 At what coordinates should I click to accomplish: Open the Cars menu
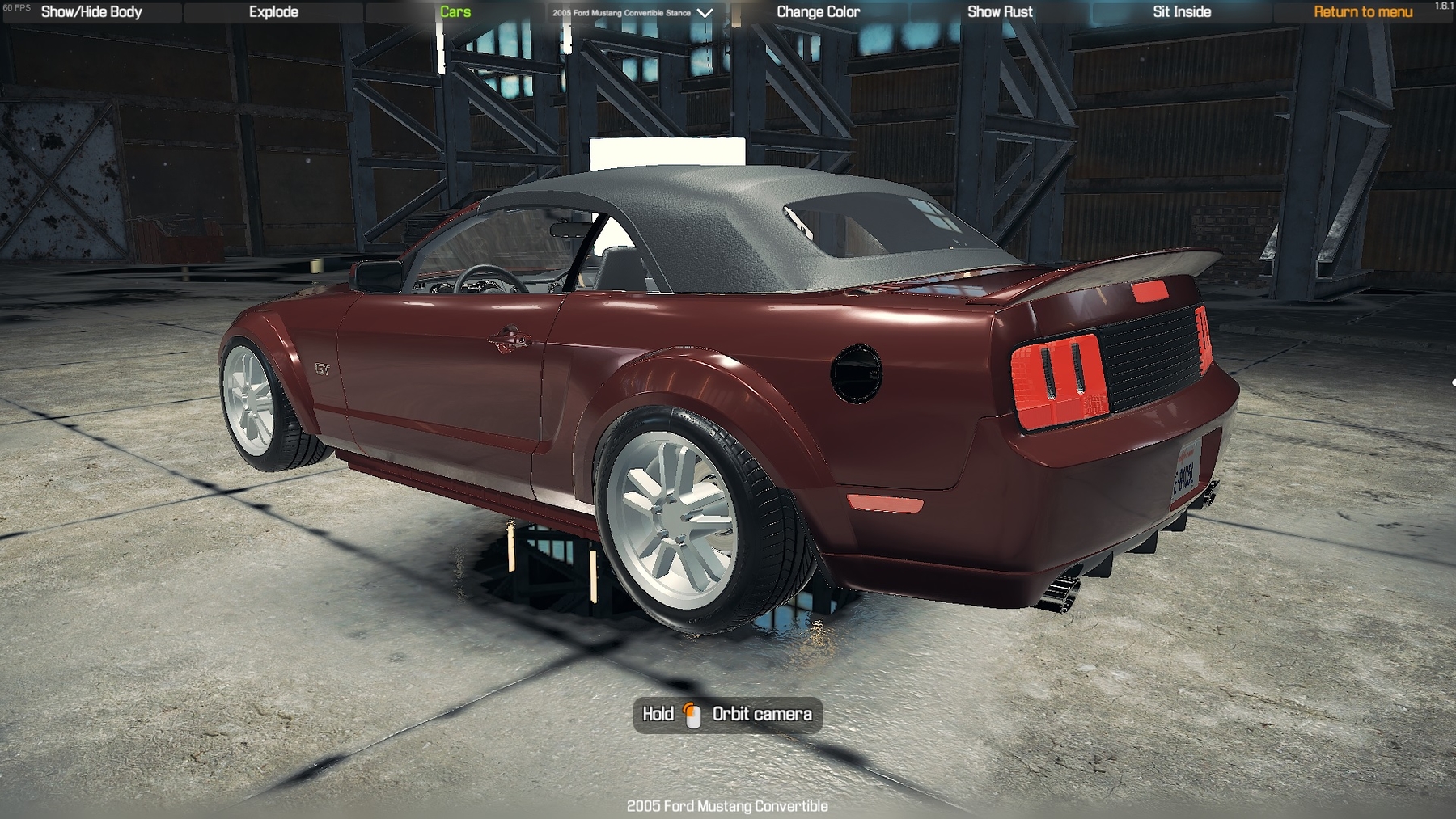click(455, 12)
